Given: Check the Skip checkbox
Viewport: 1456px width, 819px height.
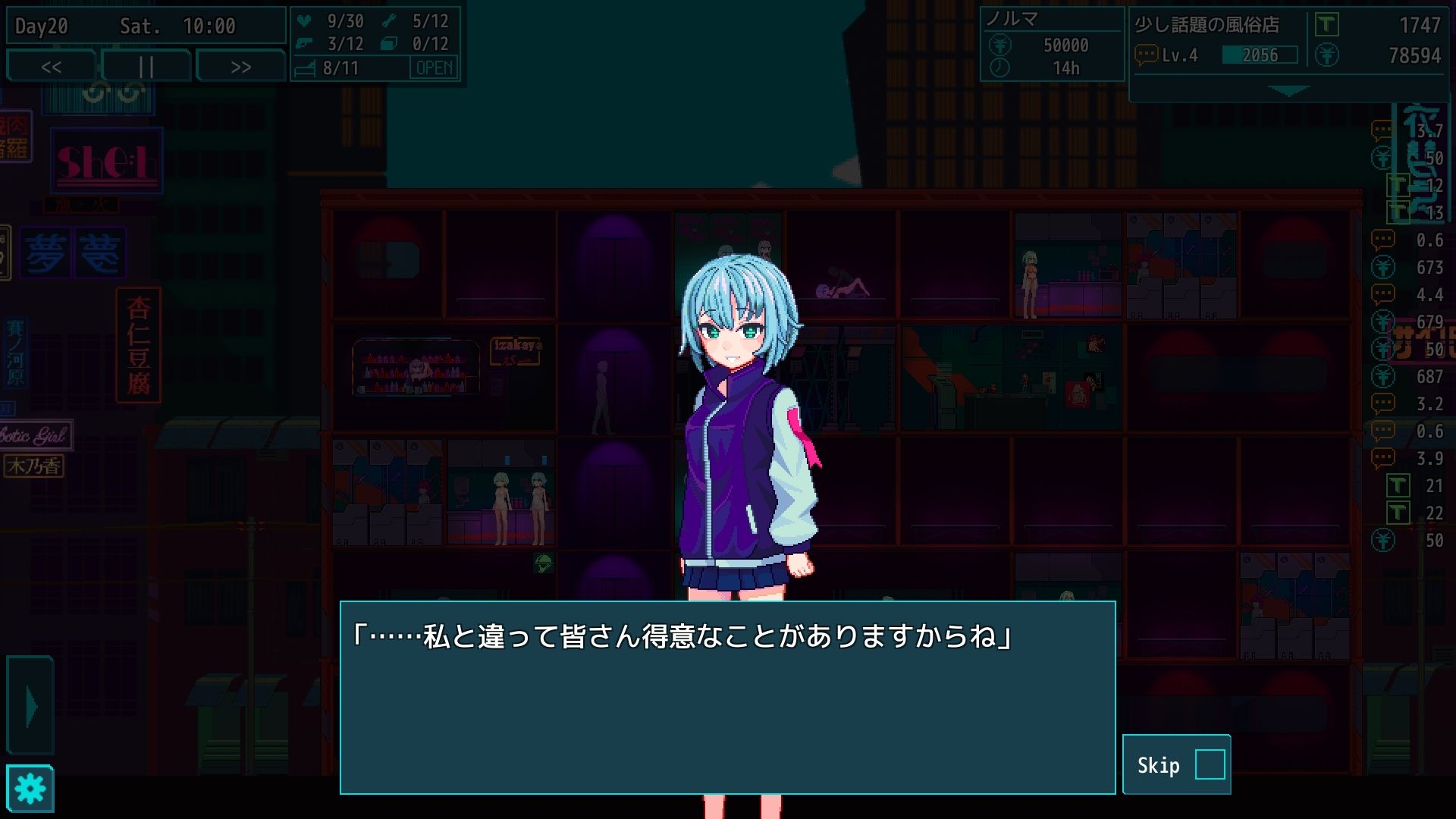Looking at the screenshot, I should point(1211,764).
